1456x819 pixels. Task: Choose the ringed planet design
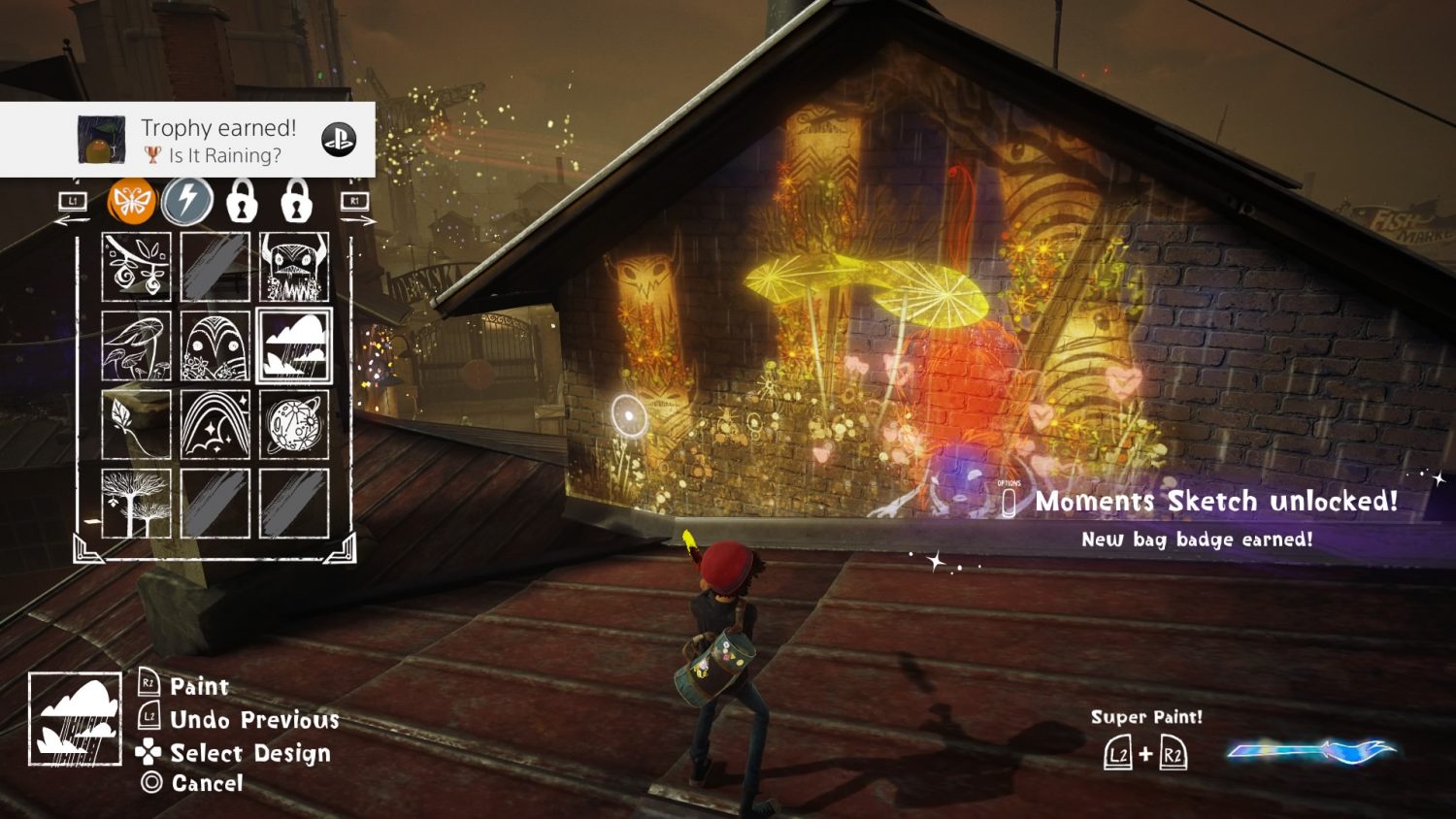[294, 425]
